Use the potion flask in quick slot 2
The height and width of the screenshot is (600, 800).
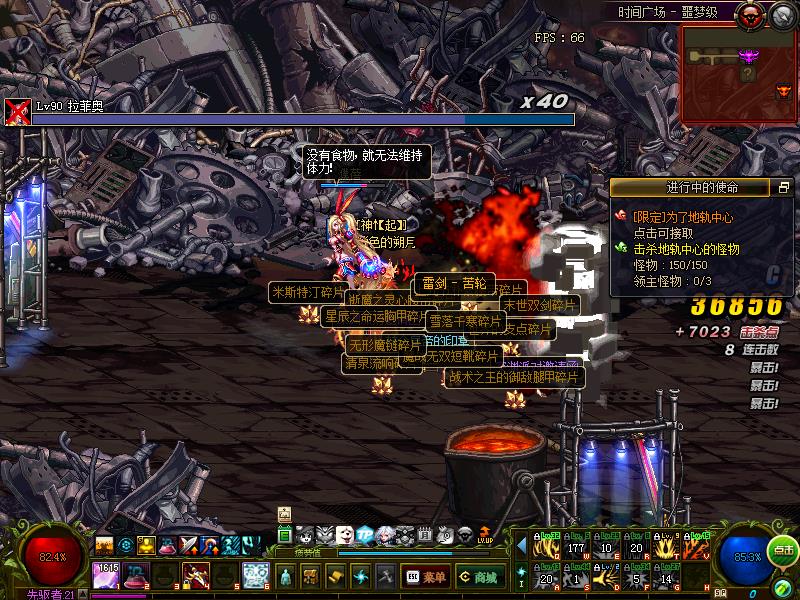(136, 575)
